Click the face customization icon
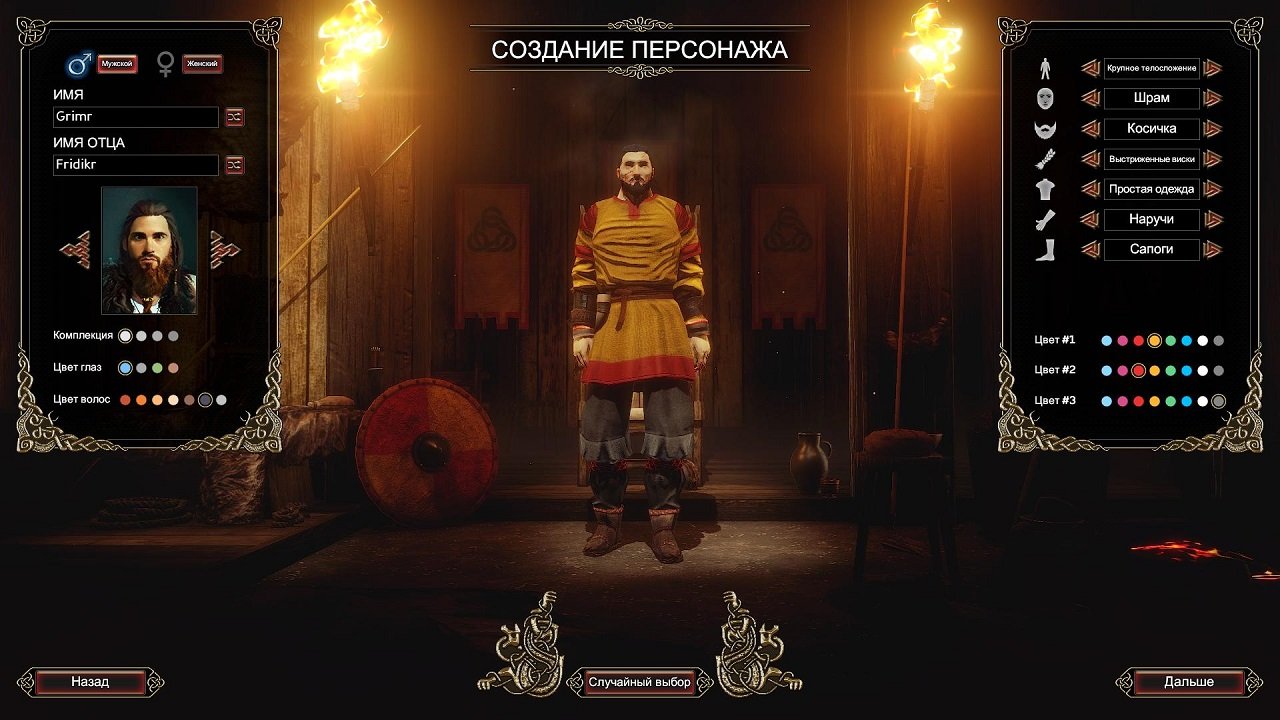The image size is (1280, 720). pyautogui.click(x=1046, y=98)
